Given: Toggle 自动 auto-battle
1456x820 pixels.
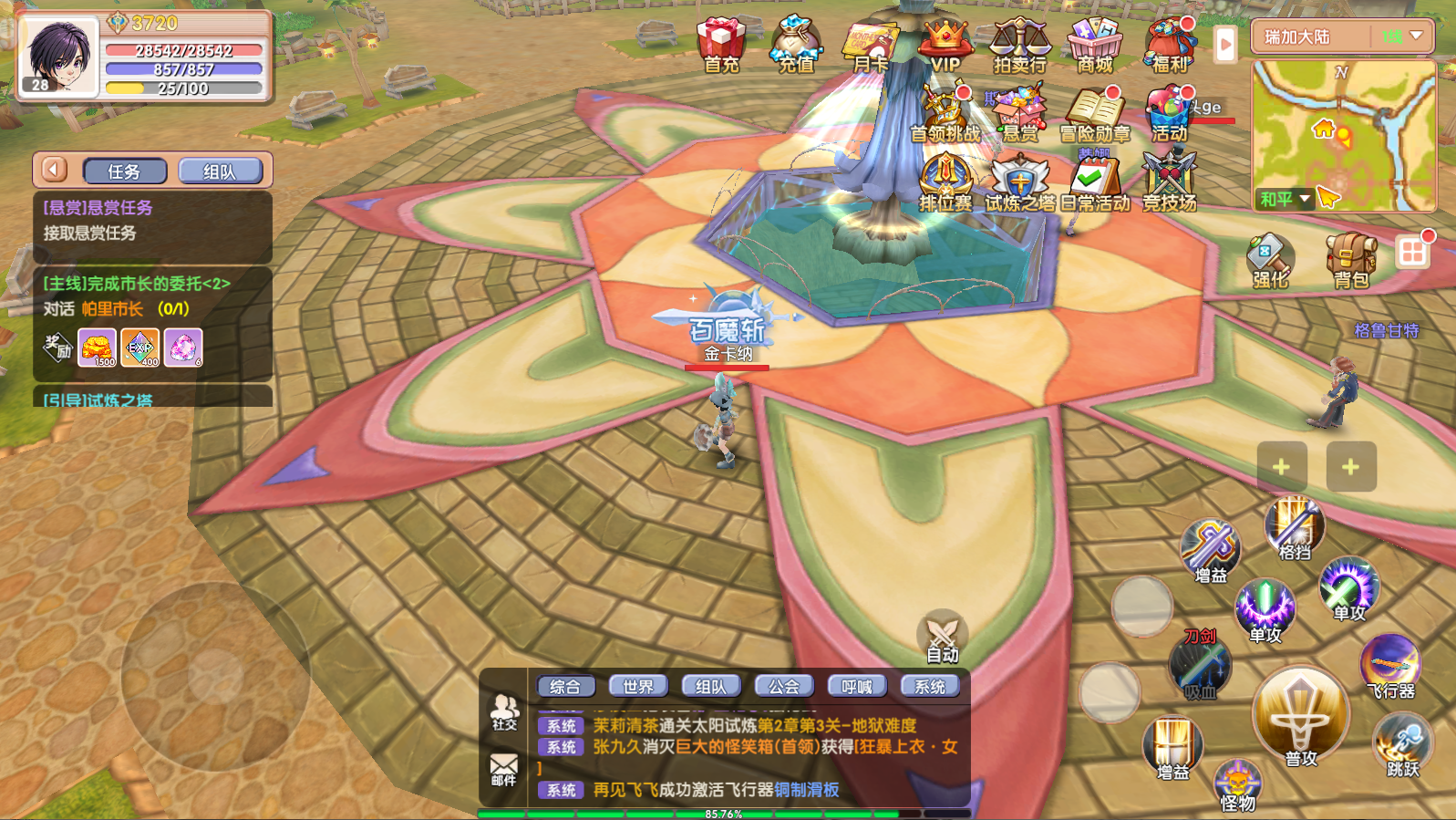Looking at the screenshot, I should tap(942, 636).
